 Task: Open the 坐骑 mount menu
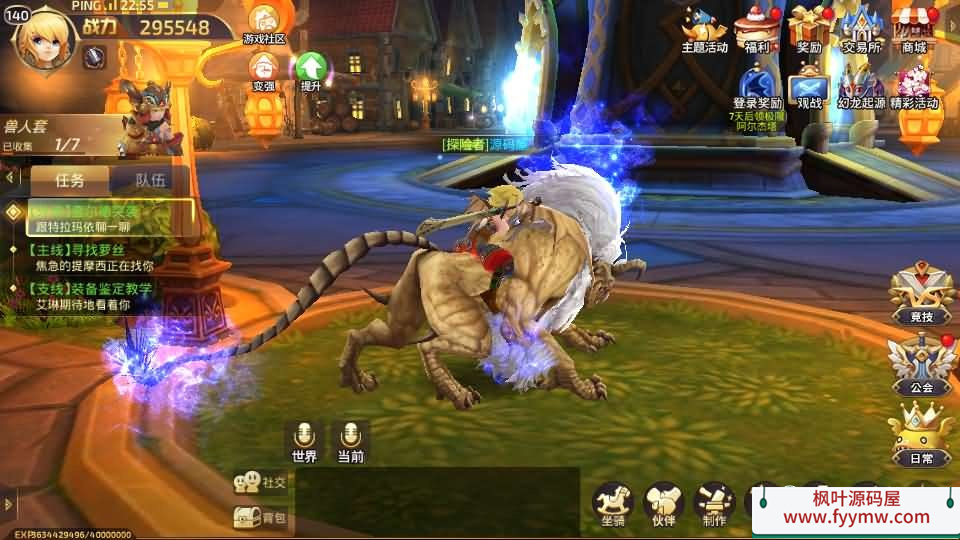click(613, 502)
